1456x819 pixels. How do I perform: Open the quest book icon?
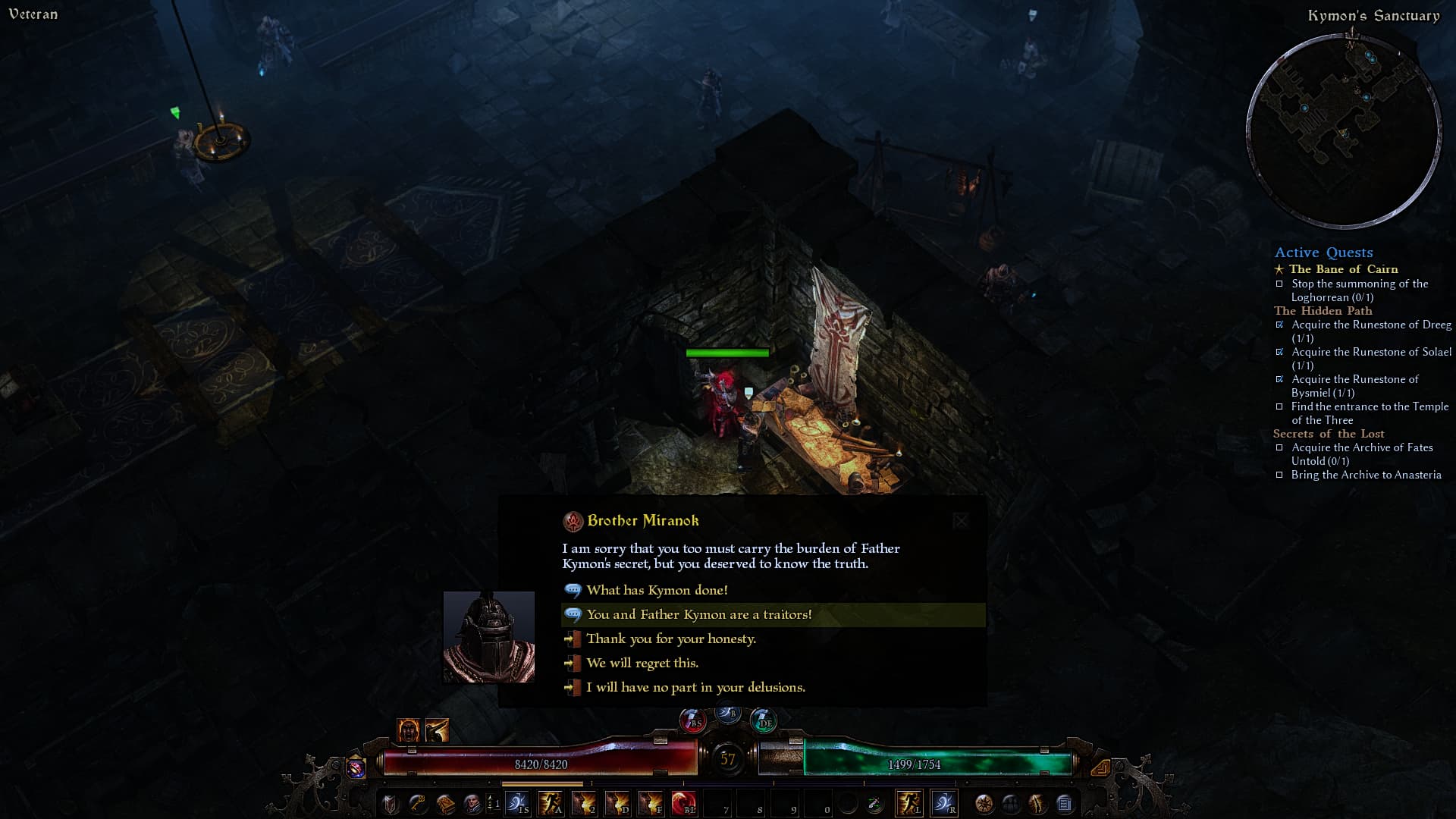[x=445, y=804]
